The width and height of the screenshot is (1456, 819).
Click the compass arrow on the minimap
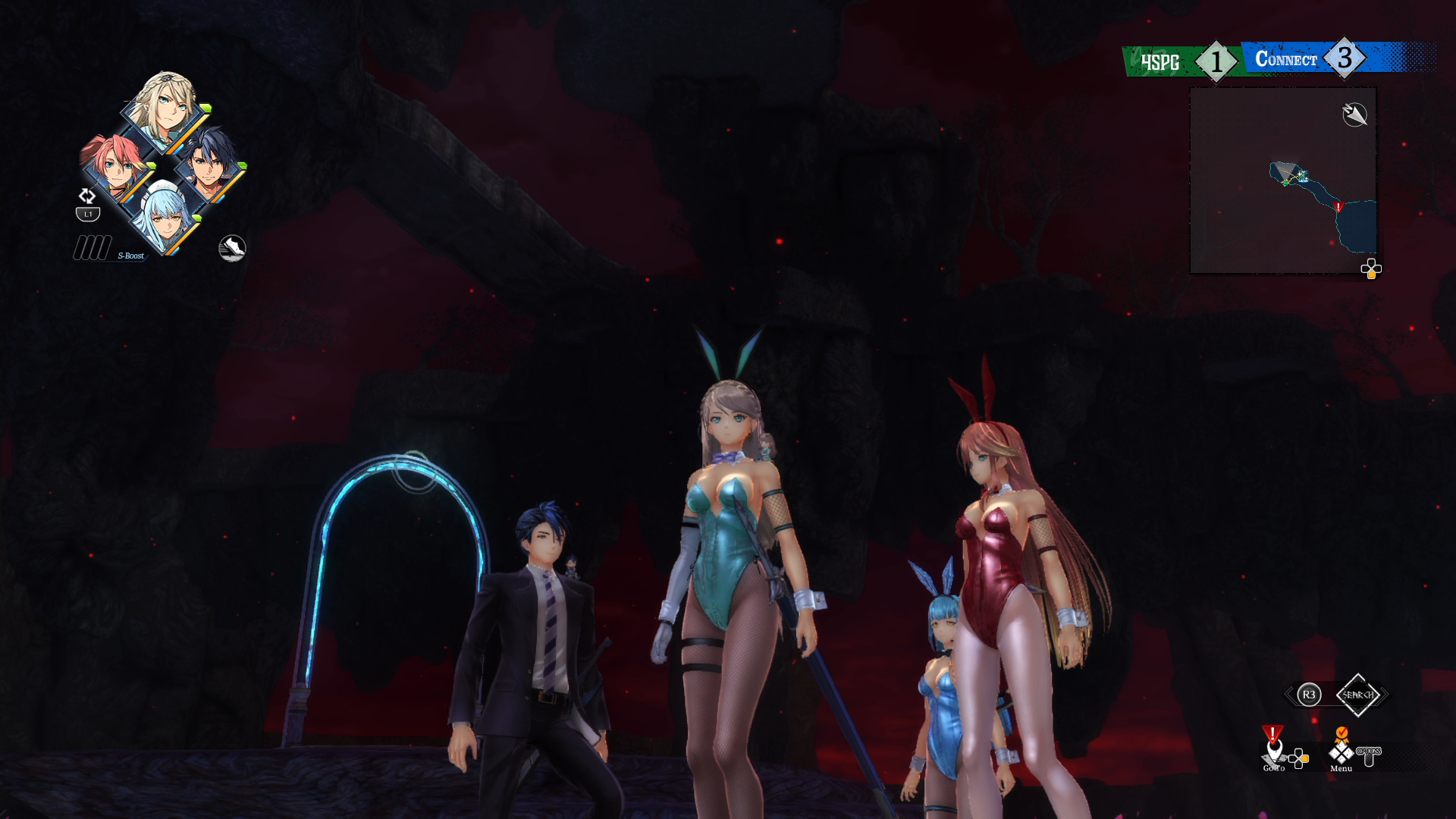pyautogui.click(x=1354, y=114)
